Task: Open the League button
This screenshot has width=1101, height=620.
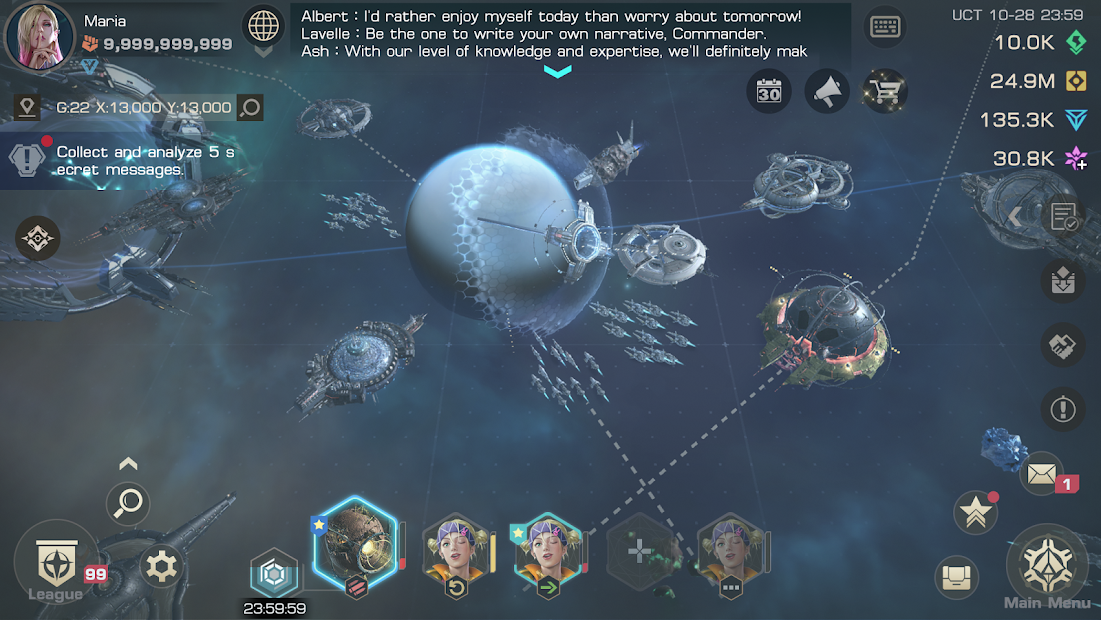Action: [x=56, y=565]
